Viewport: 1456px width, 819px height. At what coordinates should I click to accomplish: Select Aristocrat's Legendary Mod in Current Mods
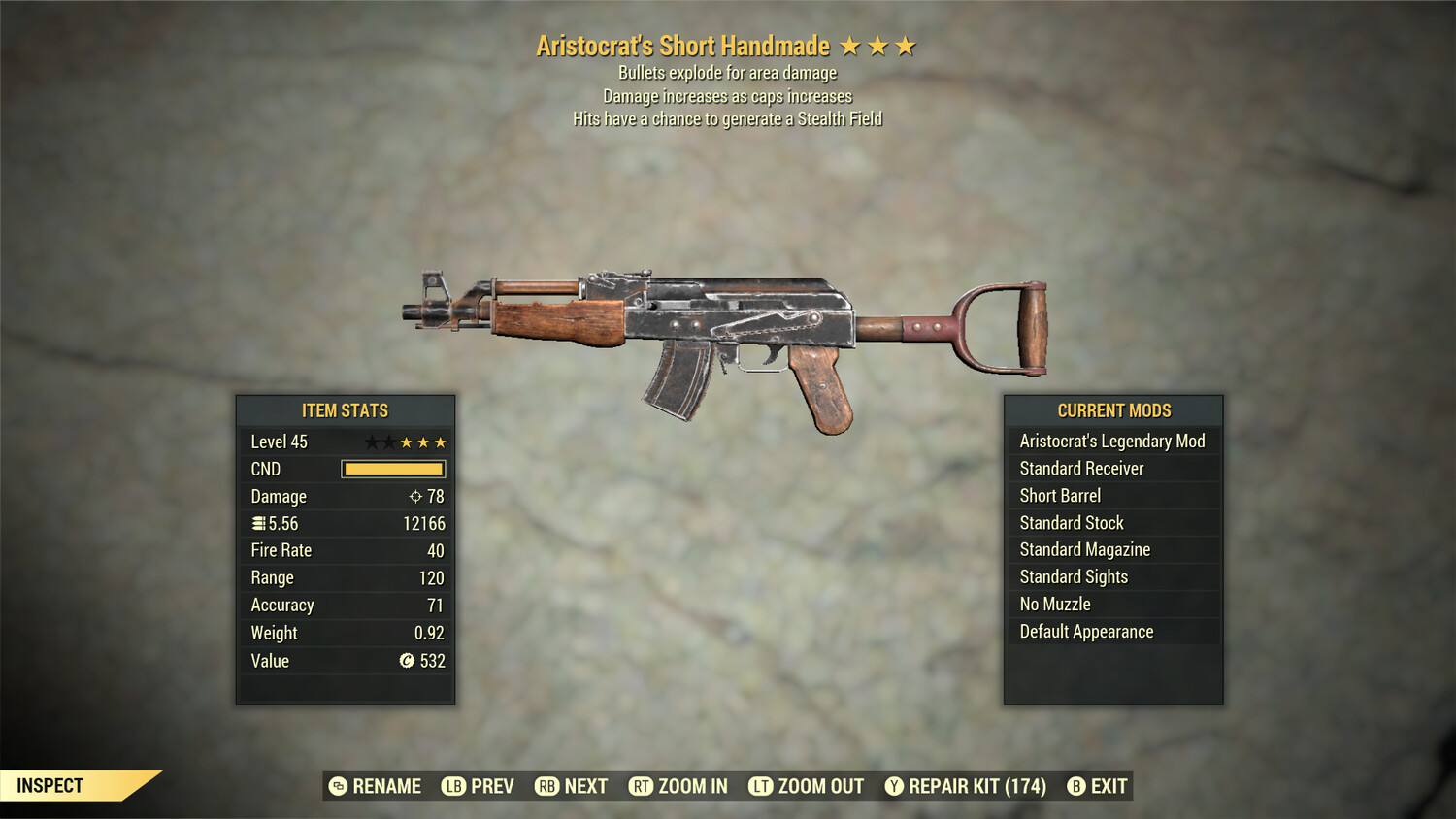click(1112, 441)
